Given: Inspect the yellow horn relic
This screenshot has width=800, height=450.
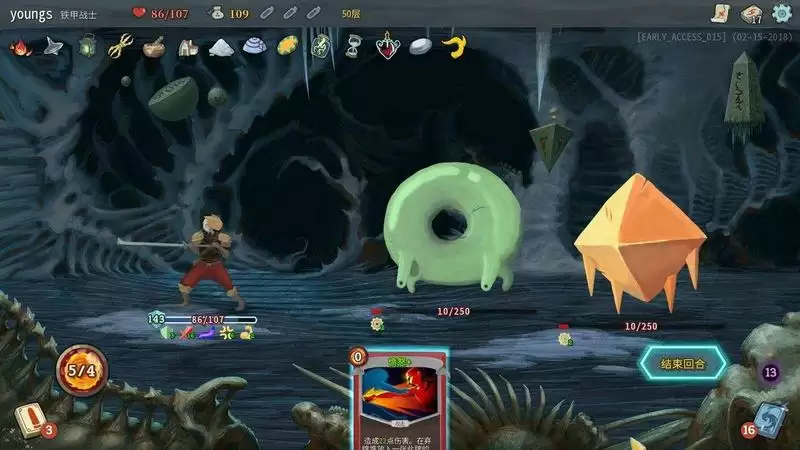Looking at the screenshot, I should point(455,46).
